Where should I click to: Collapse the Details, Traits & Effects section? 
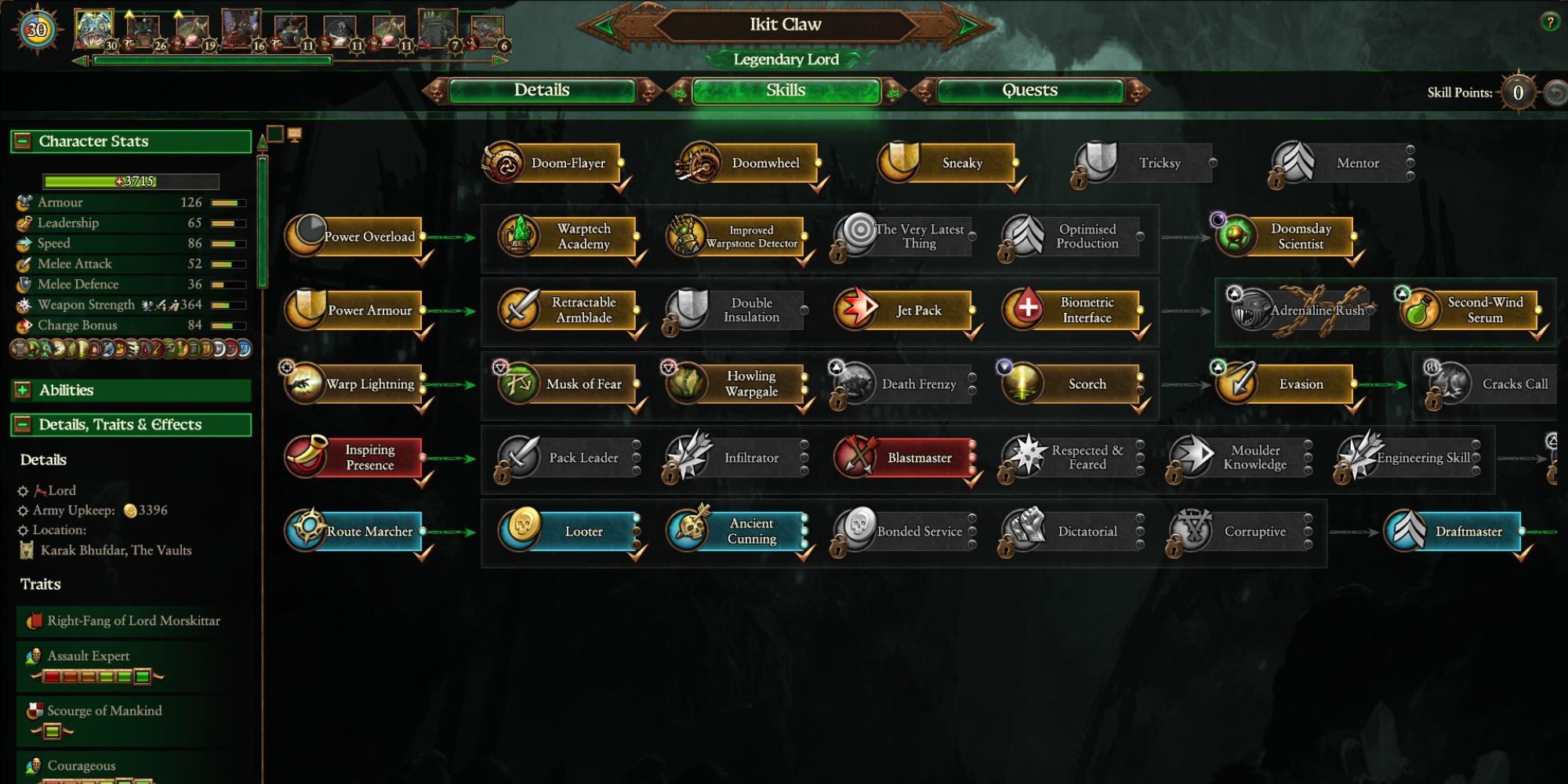(x=24, y=424)
